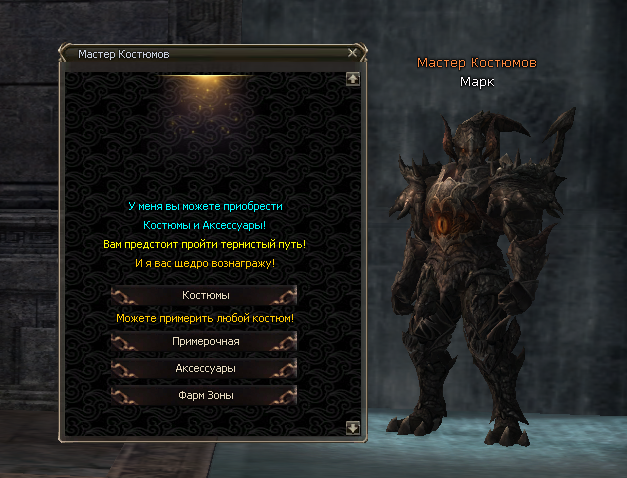The width and height of the screenshot is (627, 478).
Task: Click the scroll-up arrow in the dialog
Action: click(x=352, y=77)
